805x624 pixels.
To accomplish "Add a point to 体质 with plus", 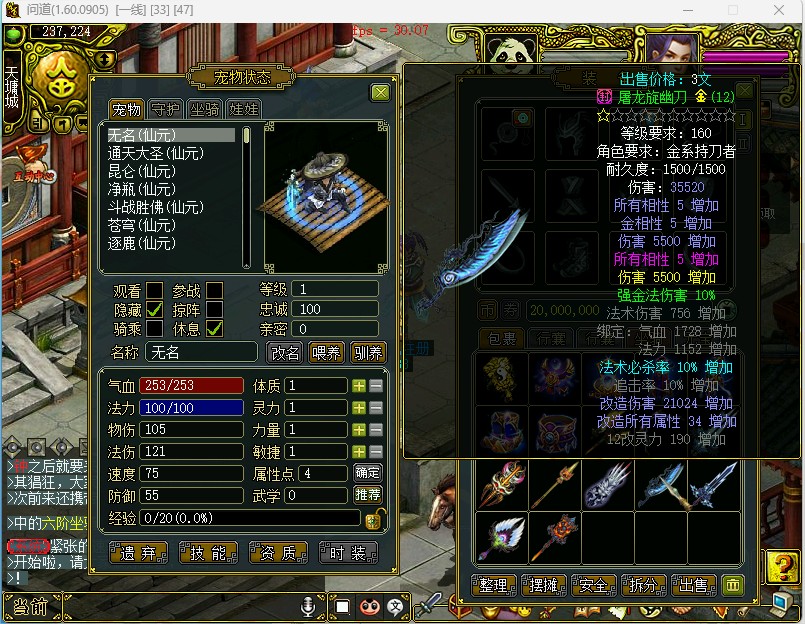I will click(359, 386).
